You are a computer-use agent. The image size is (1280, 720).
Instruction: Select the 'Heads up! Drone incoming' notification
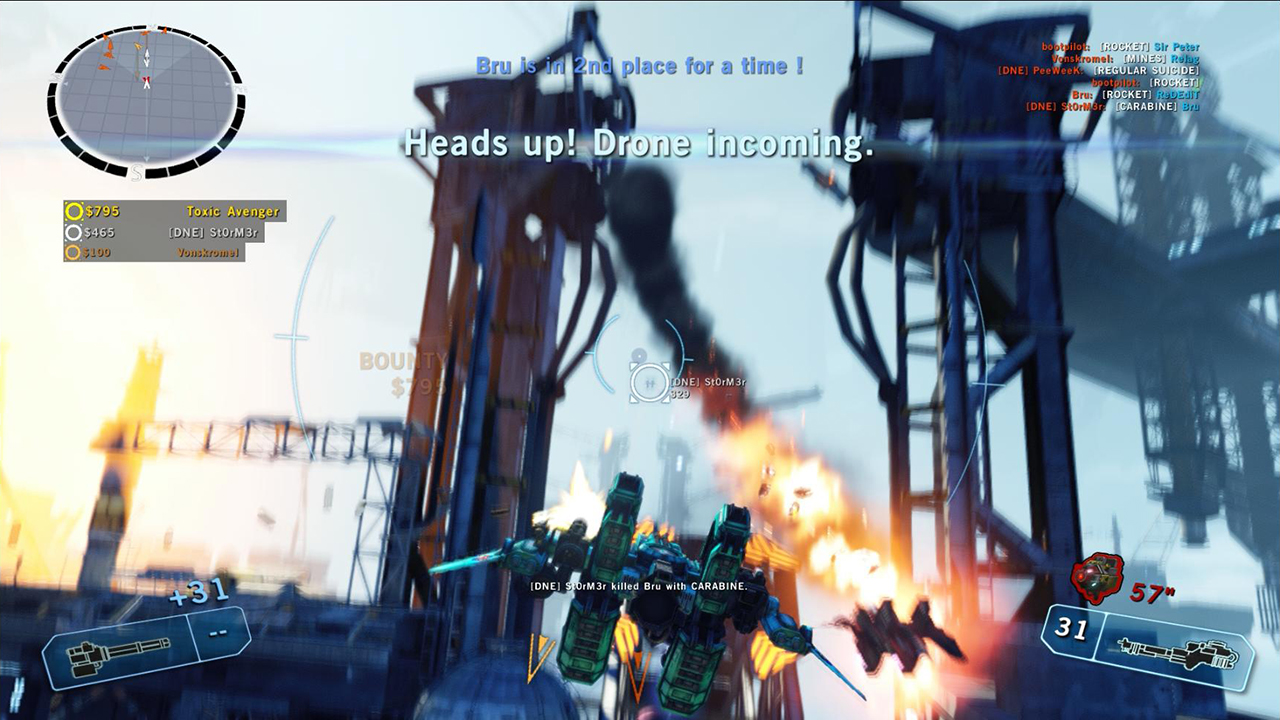coord(638,147)
